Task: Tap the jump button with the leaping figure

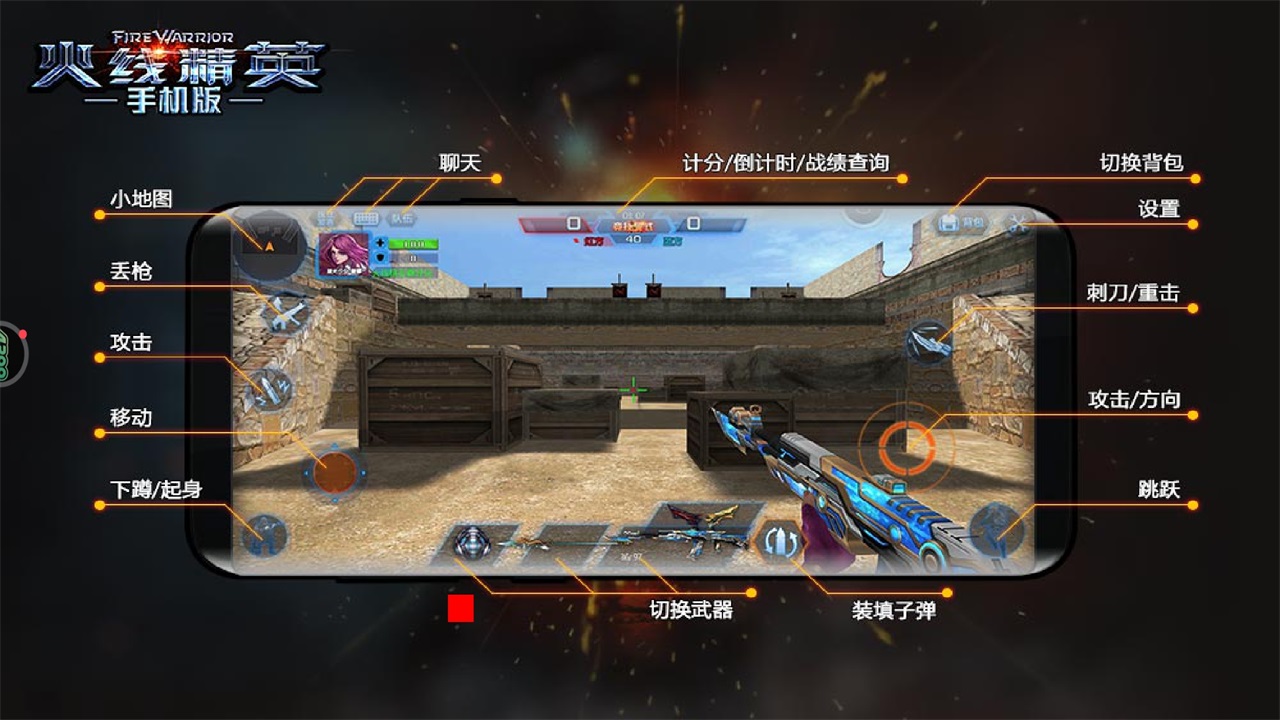Action: [x=996, y=528]
